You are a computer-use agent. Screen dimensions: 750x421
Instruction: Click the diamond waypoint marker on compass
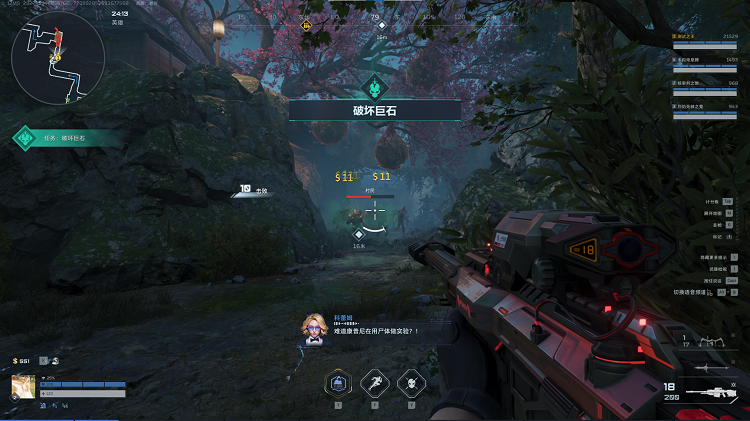(x=381, y=28)
